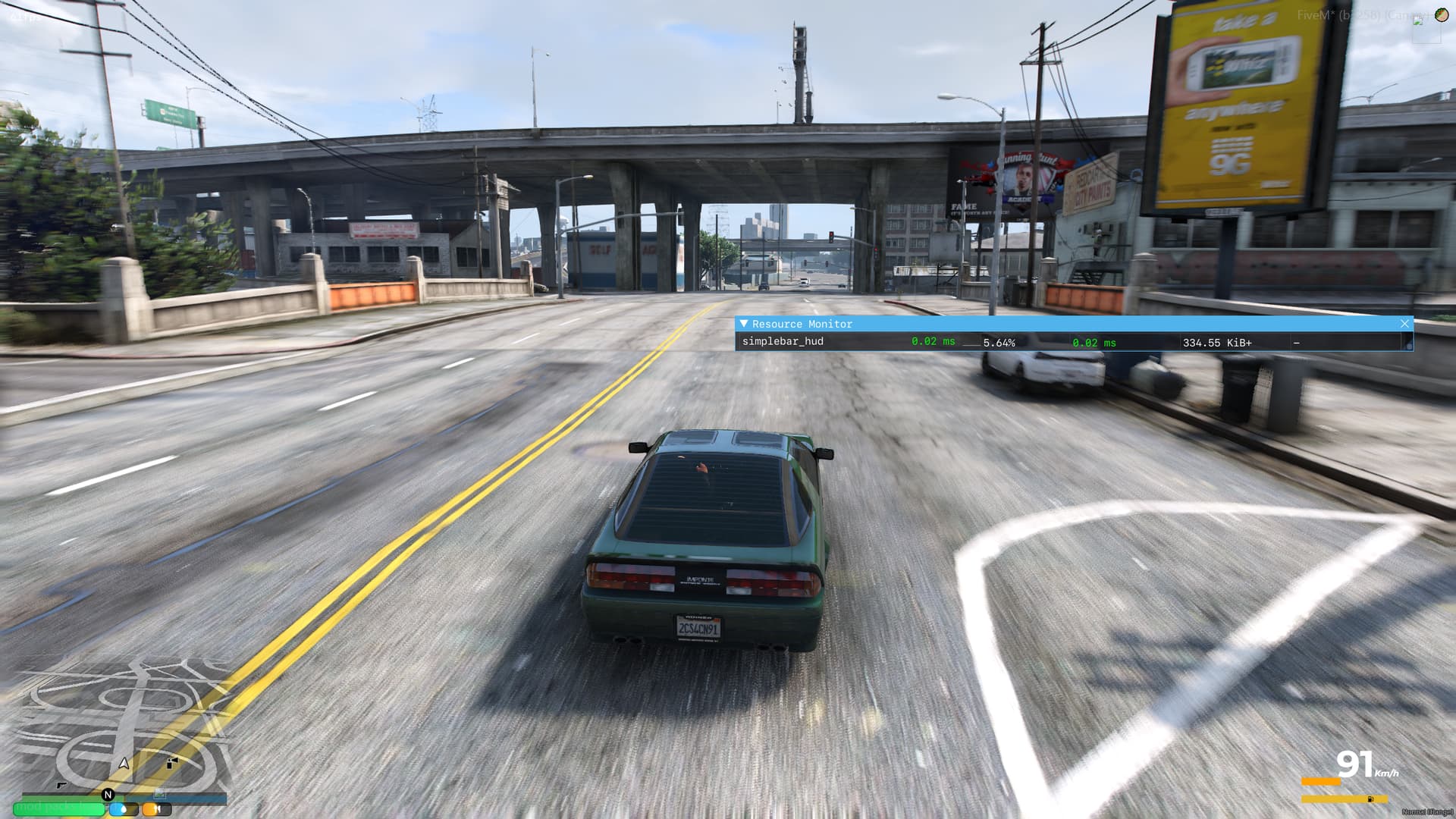Click the image placeholder icon on the armor bar
Image resolution: width=1456 pixels, height=819 pixels.
click(x=160, y=795)
